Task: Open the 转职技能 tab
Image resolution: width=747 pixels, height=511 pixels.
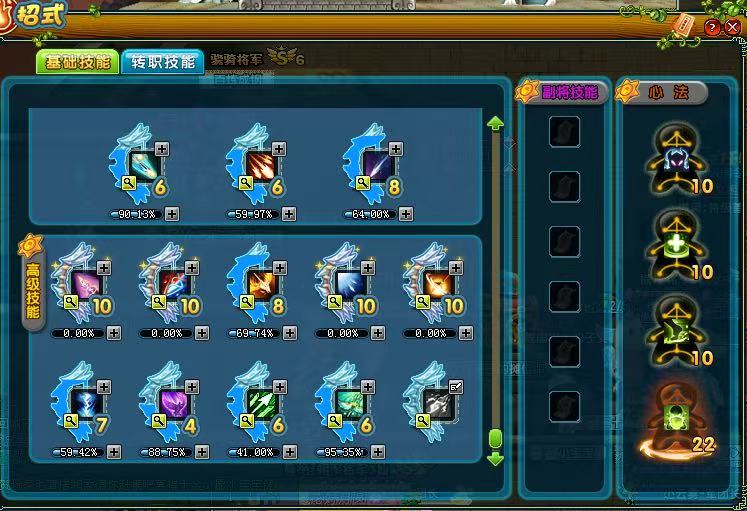Action: [162, 62]
